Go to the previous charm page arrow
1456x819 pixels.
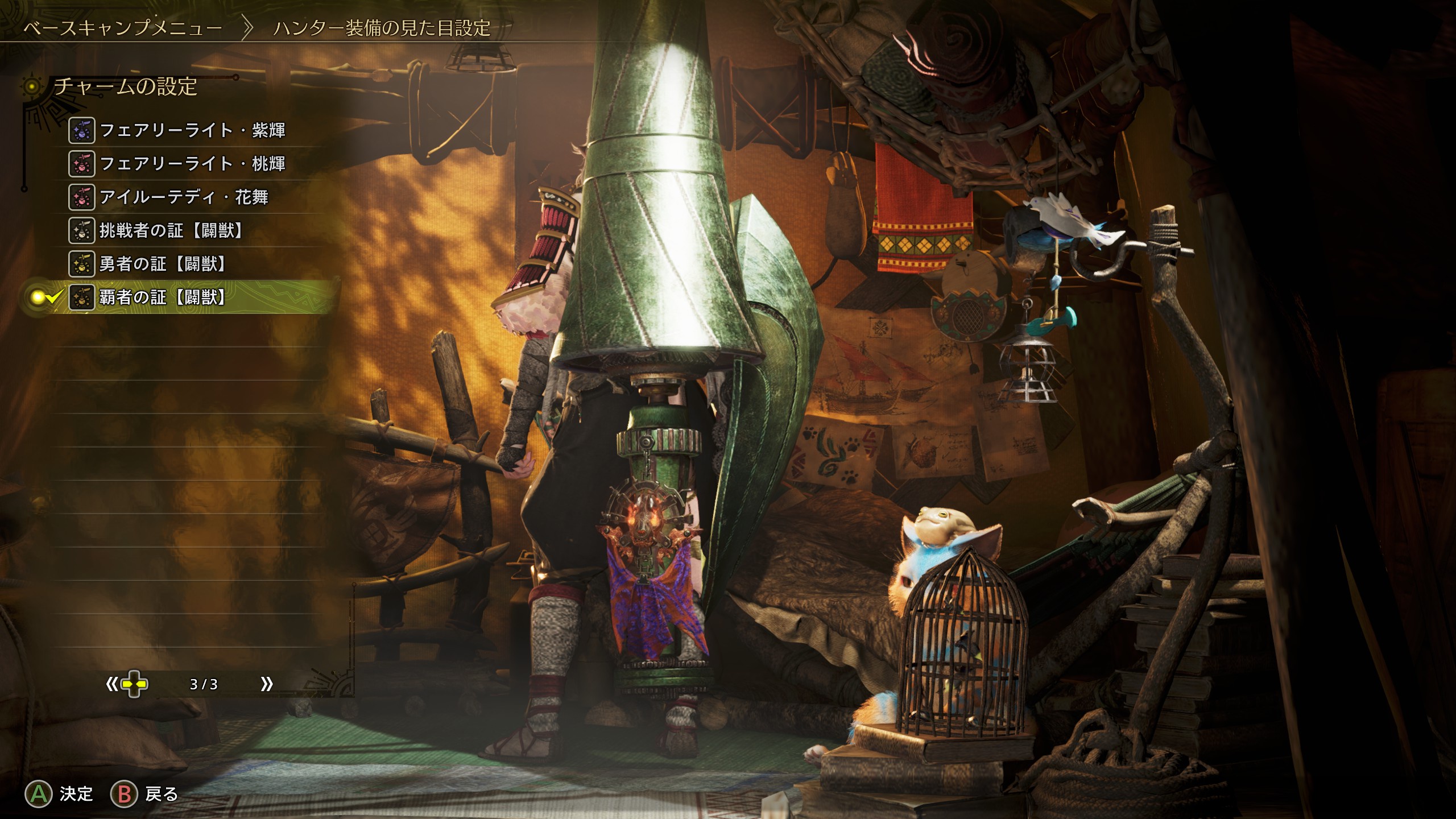click(x=111, y=684)
